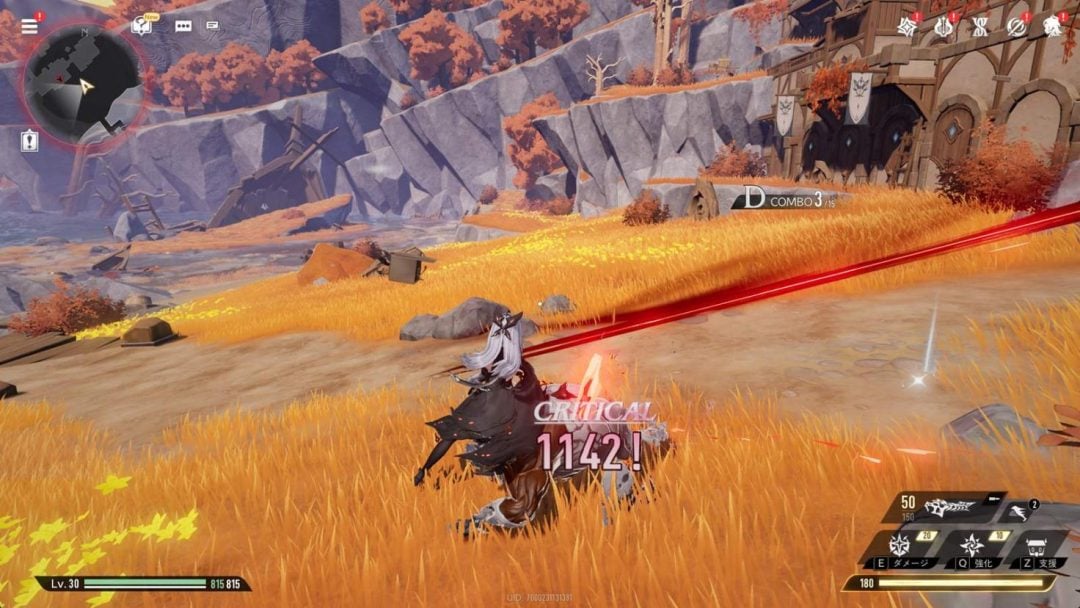Open the character silhouette icon
The width and height of the screenshot is (1080, 608).
[1052, 27]
